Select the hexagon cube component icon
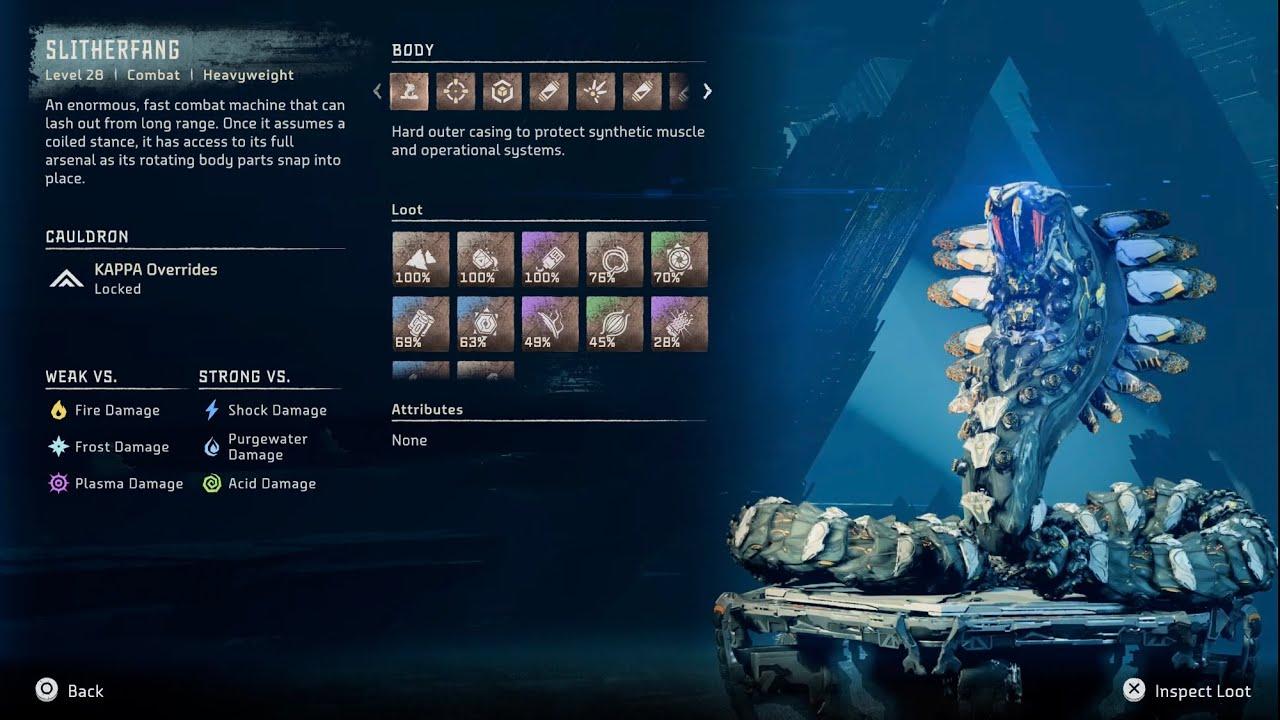This screenshot has height=720, width=1280. tap(502, 92)
